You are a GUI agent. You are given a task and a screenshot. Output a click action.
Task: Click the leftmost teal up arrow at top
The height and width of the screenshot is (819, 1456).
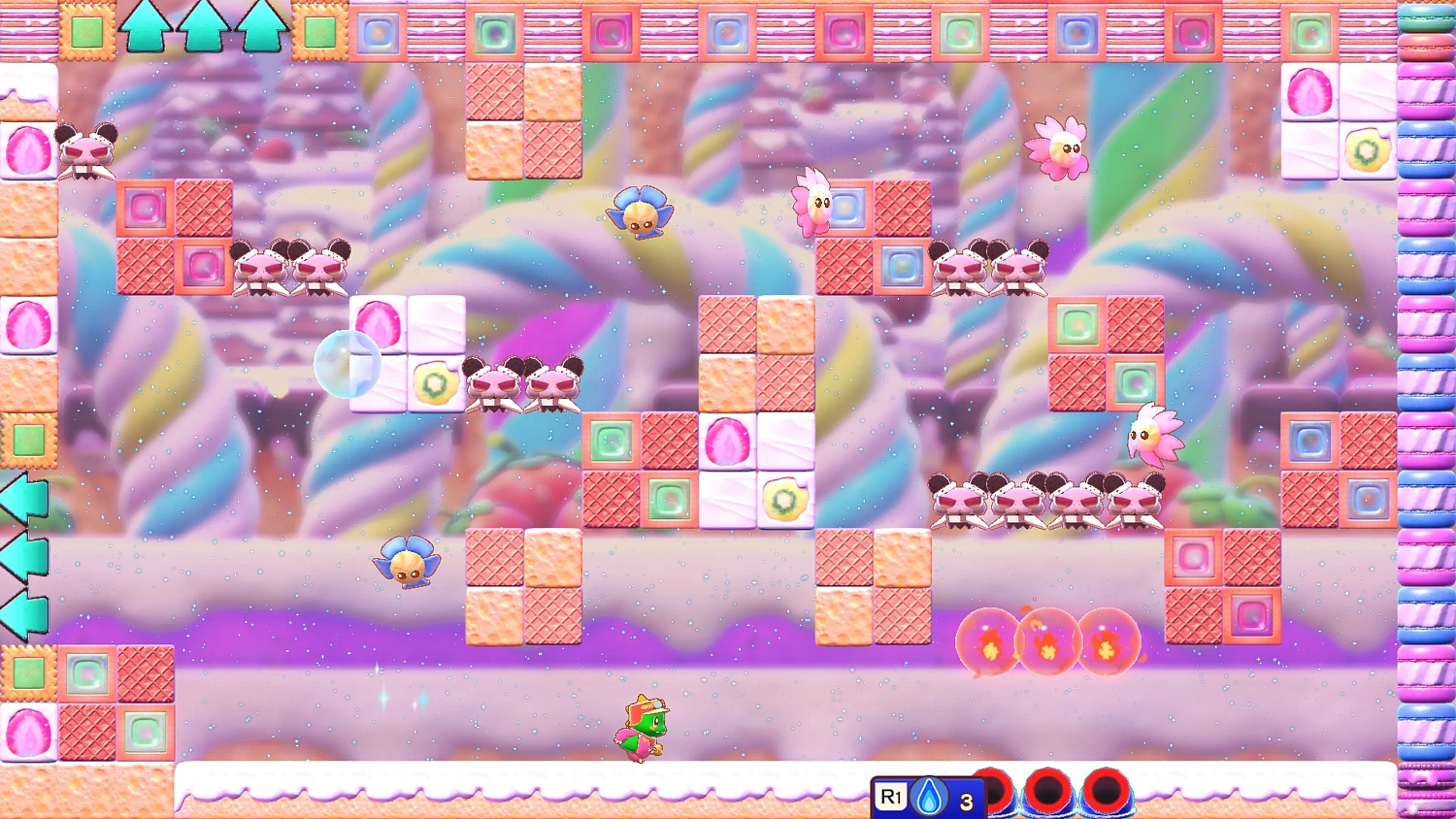[146, 27]
